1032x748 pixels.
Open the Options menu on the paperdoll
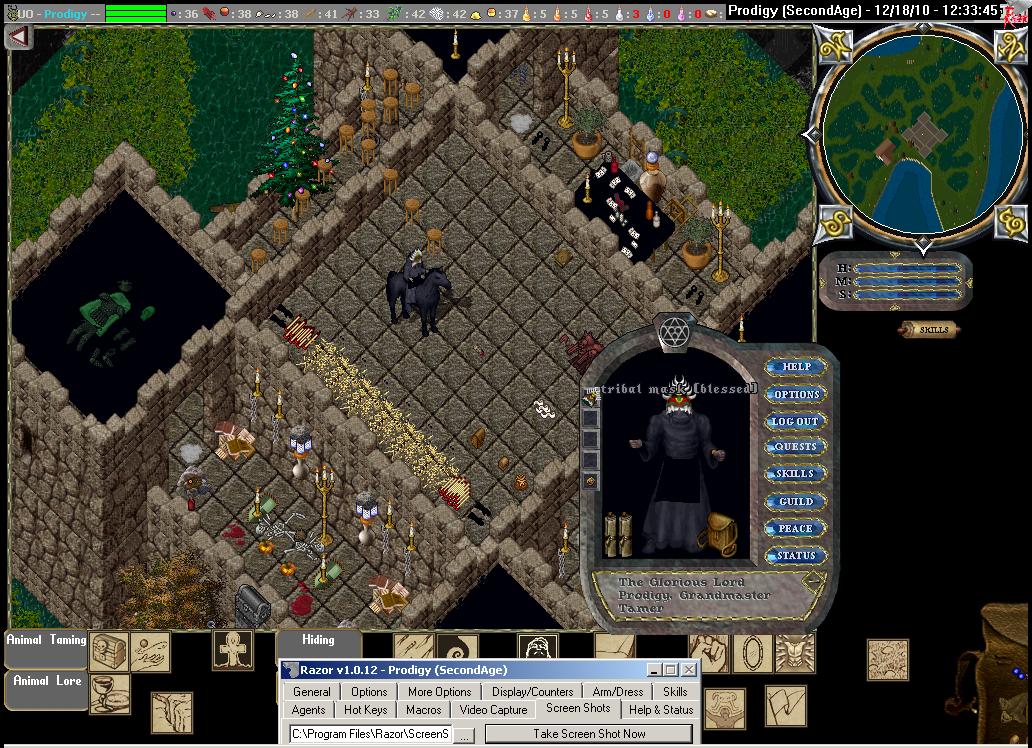[x=796, y=394]
